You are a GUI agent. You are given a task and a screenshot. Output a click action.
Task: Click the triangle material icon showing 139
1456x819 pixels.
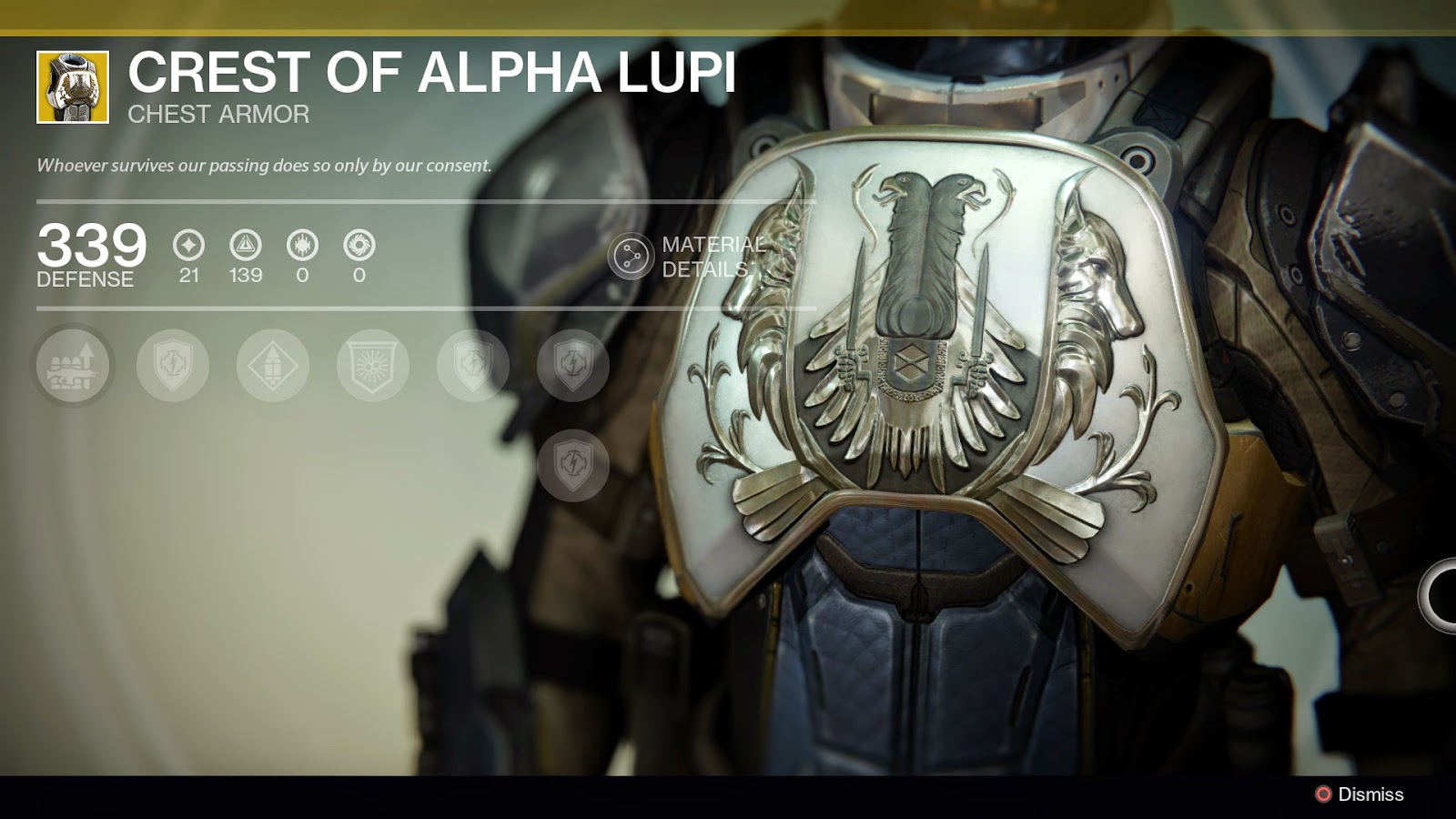tap(246, 246)
